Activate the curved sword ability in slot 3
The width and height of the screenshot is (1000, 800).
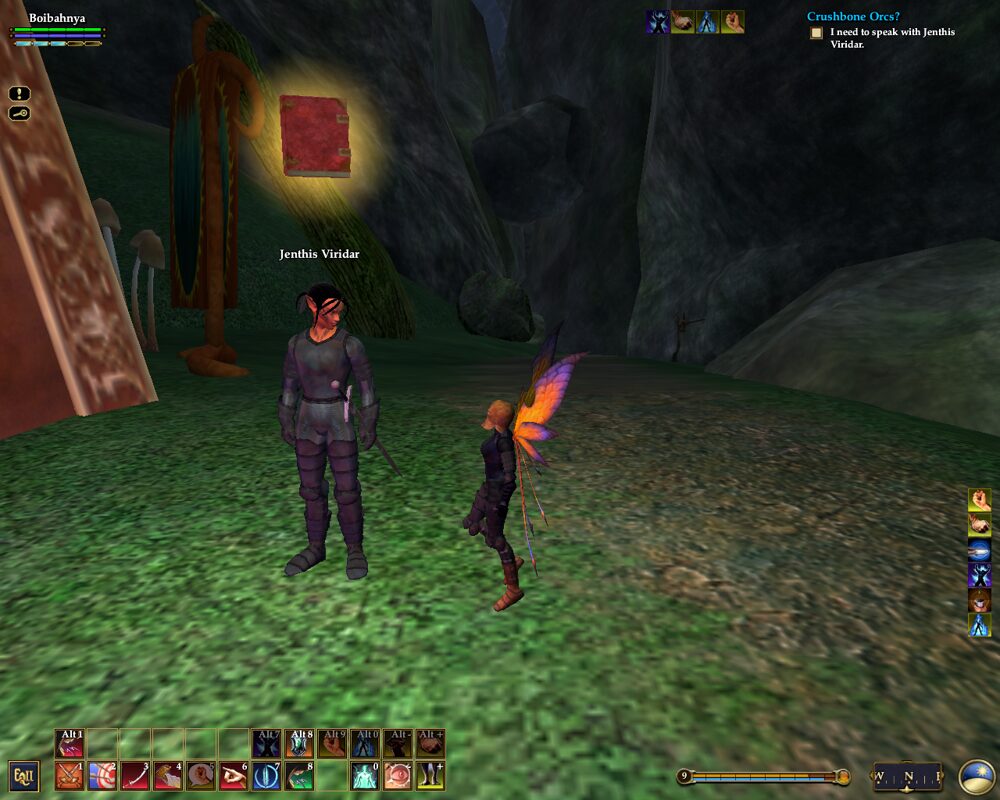[135, 776]
